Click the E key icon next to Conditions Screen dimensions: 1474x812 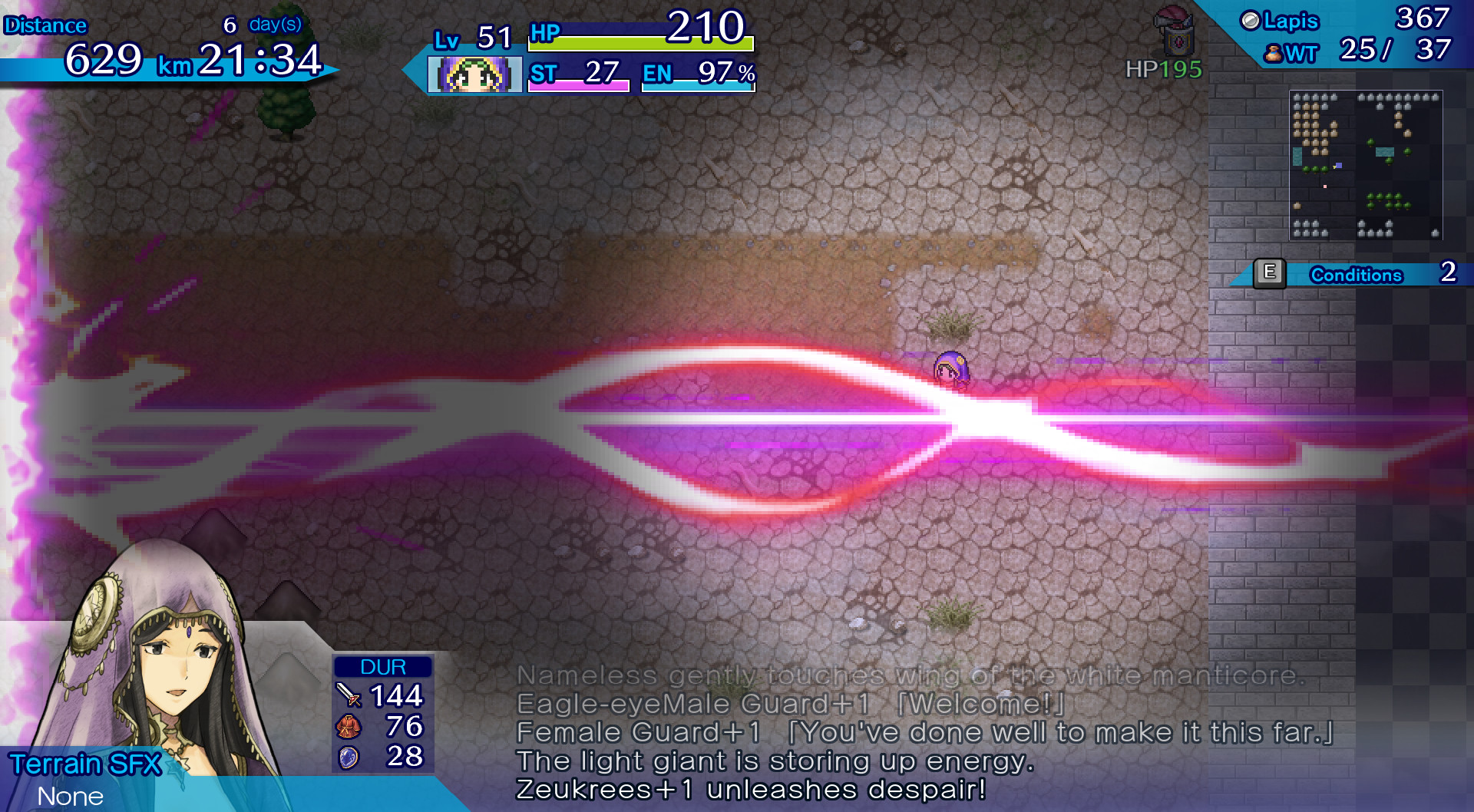tap(1271, 274)
